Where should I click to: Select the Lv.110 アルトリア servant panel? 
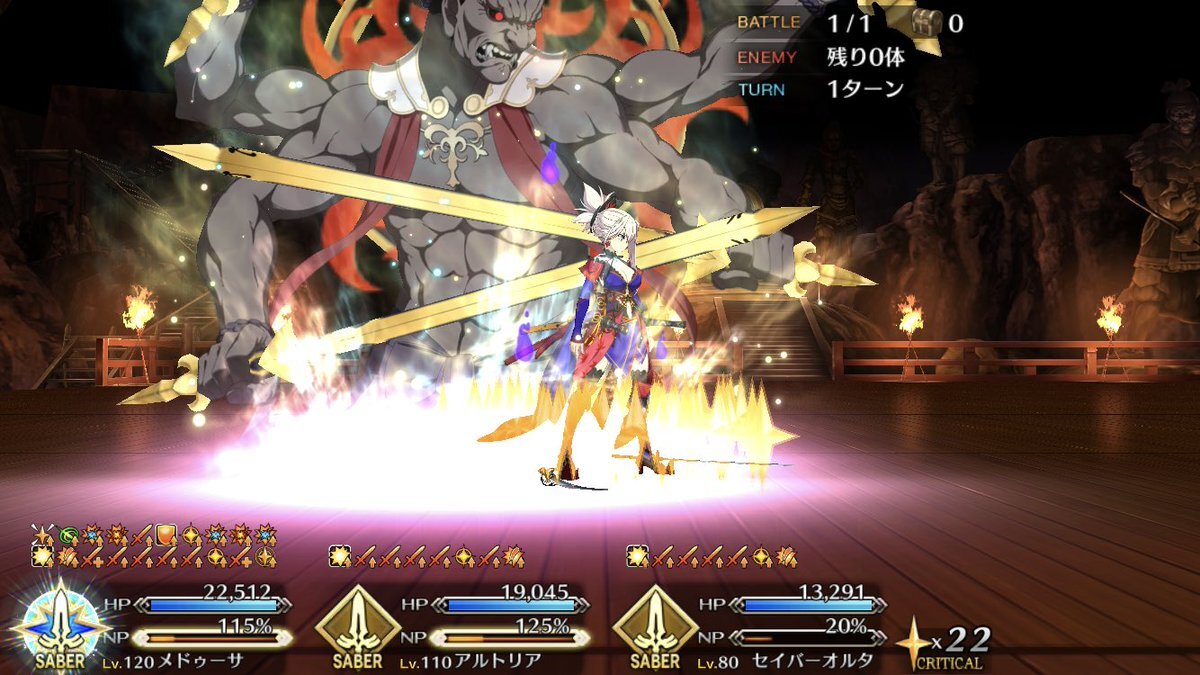357,624
